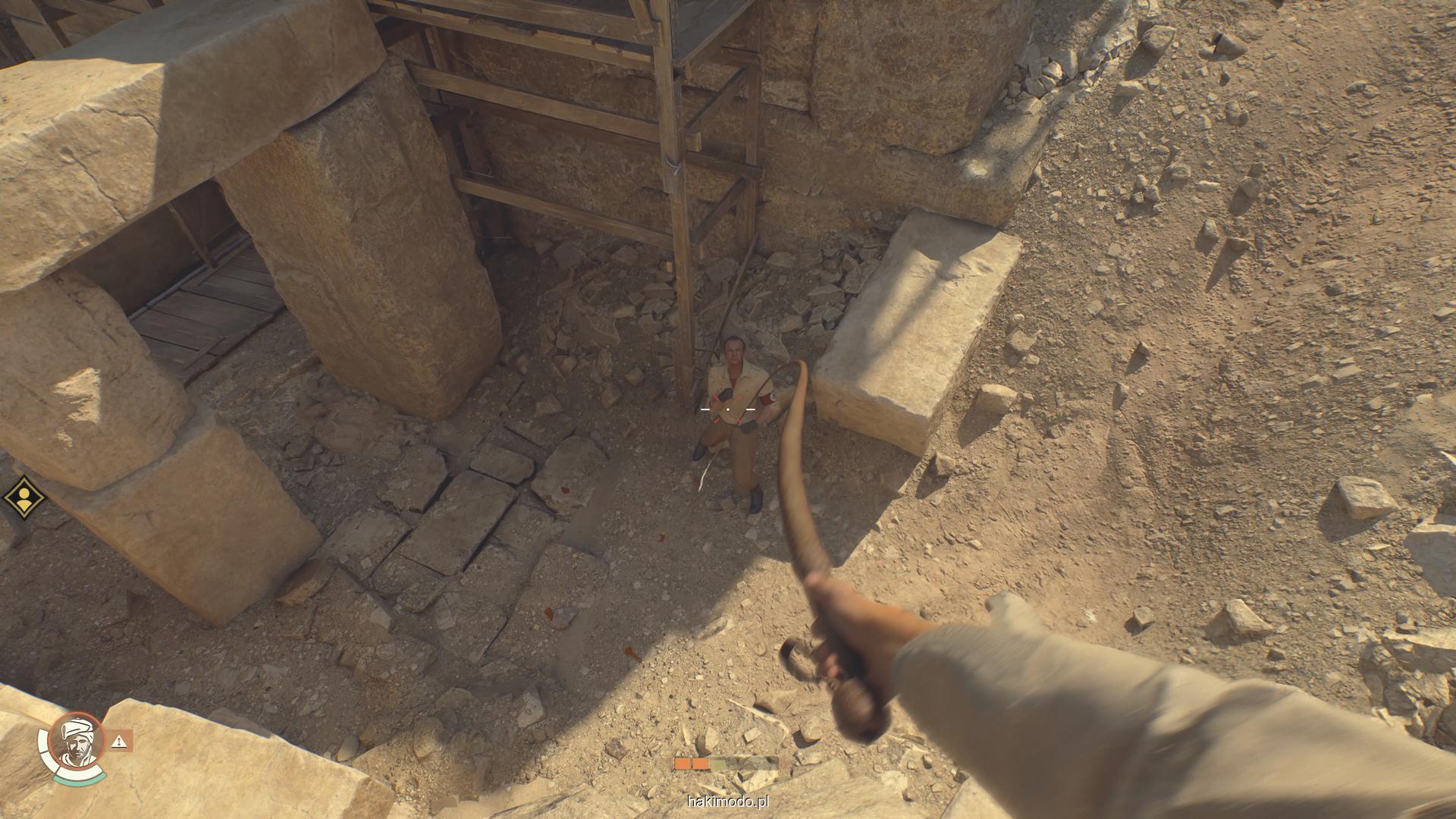The image size is (1456, 819).
Task: Click the diamond objective marker icon
Action: (x=24, y=497)
